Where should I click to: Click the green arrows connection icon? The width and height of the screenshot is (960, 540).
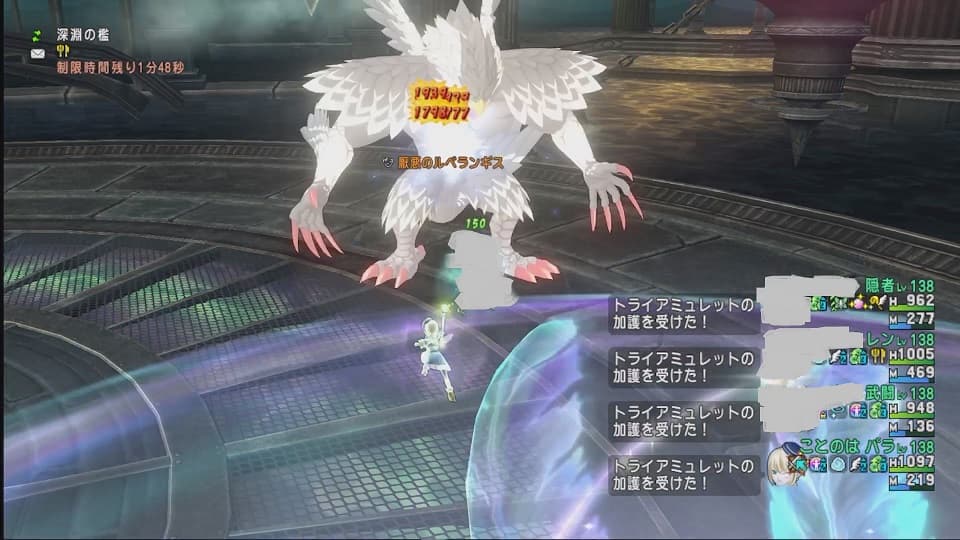38,33
